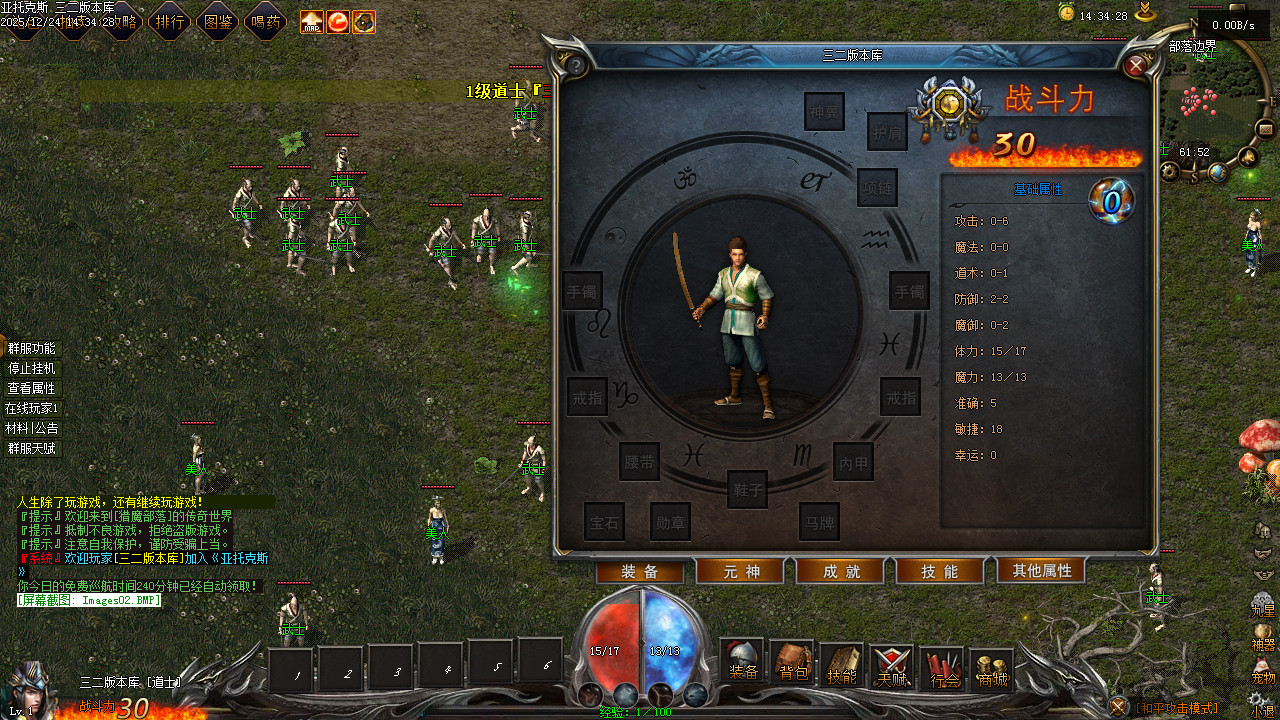Screen dimensions: 1280x720
Task: Open the 天赋 talent icon
Action: pos(891,666)
